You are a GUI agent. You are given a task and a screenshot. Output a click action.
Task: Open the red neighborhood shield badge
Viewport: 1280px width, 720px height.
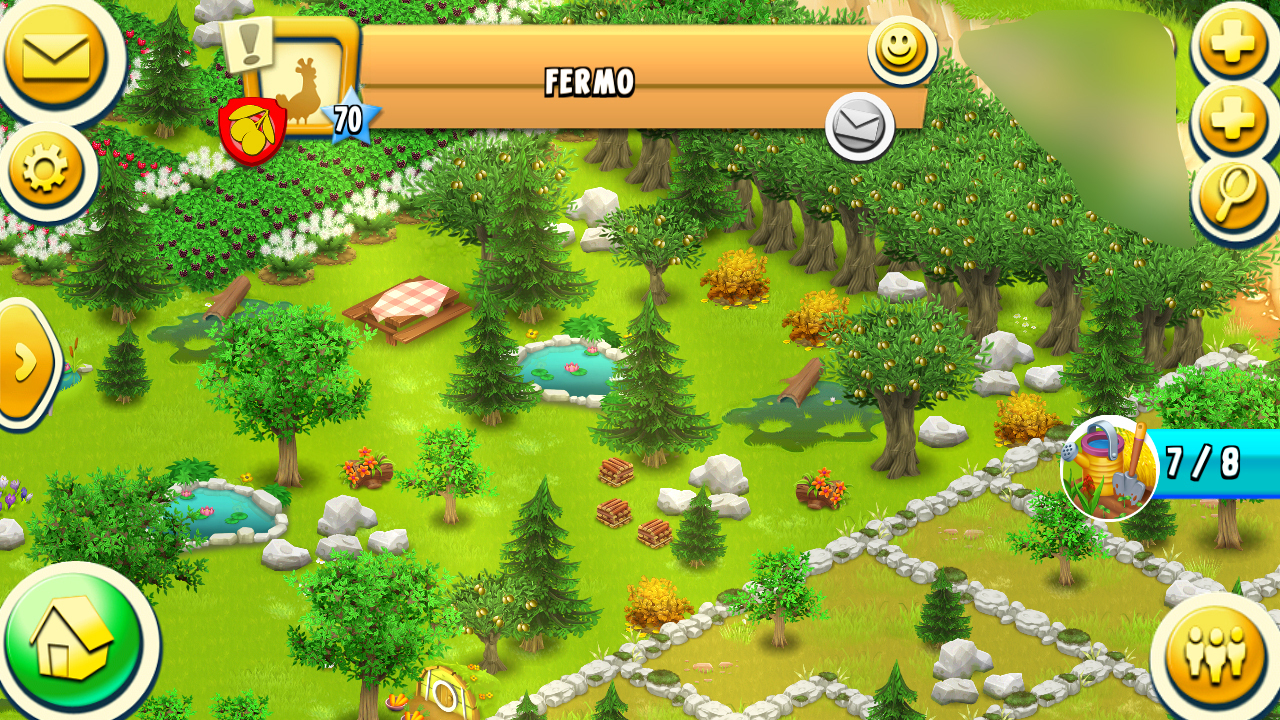coord(252,129)
